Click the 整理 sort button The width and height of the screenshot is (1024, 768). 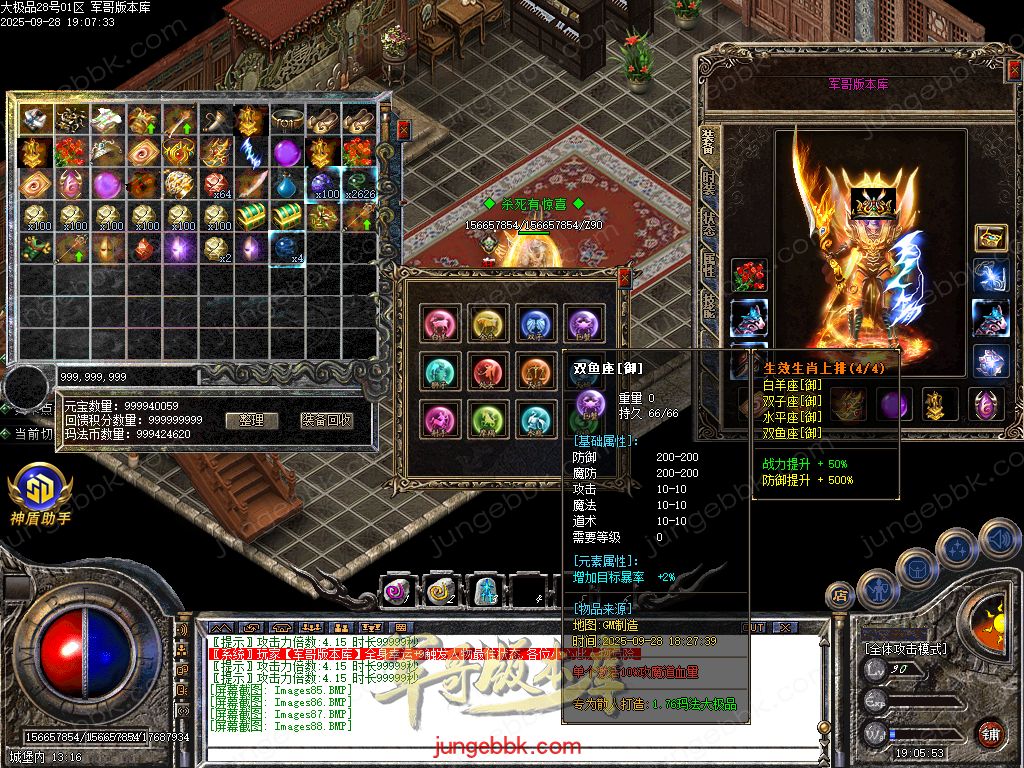click(x=251, y=420)
